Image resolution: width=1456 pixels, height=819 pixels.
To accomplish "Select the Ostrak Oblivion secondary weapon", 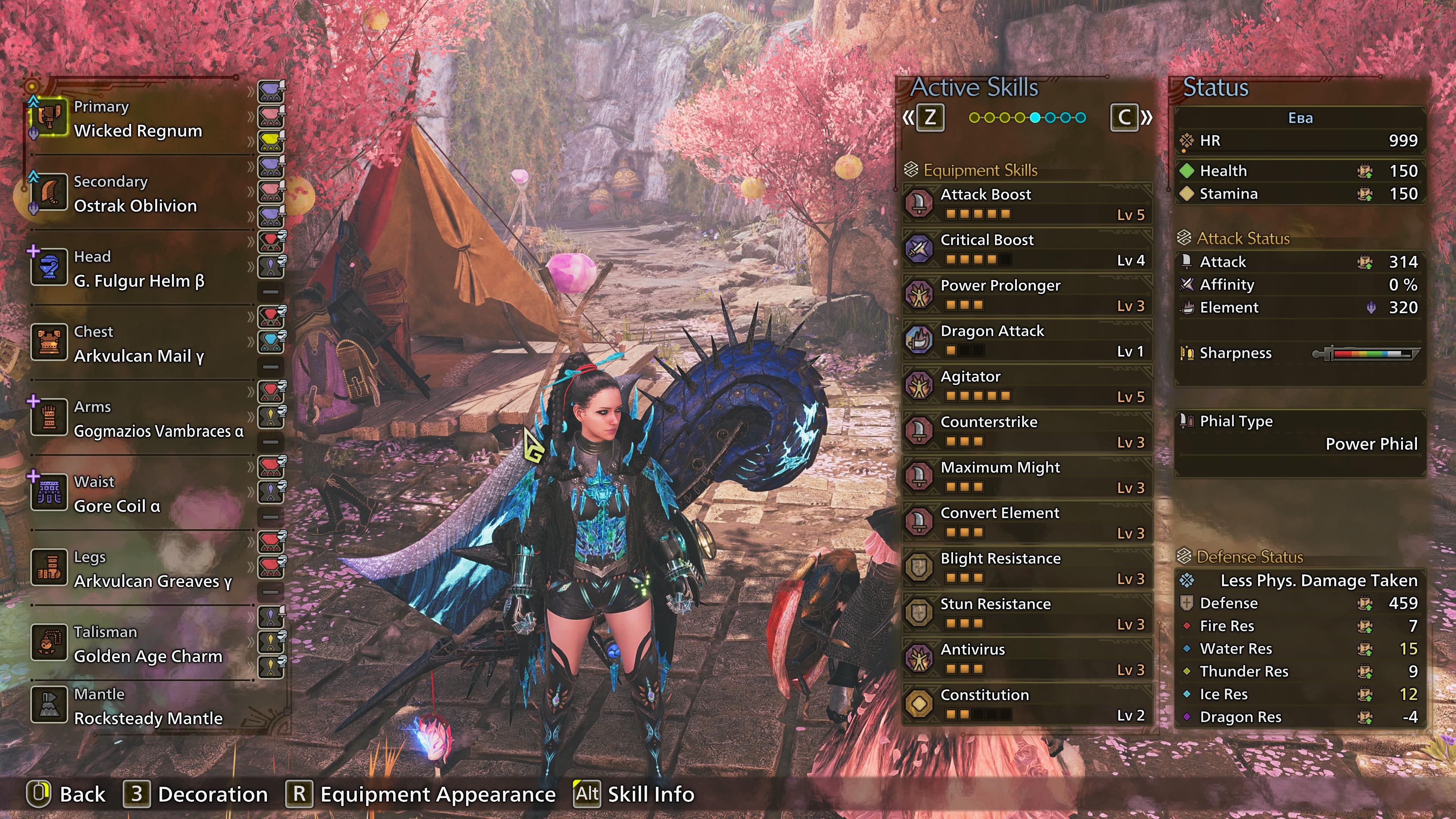I will (135, 195).
